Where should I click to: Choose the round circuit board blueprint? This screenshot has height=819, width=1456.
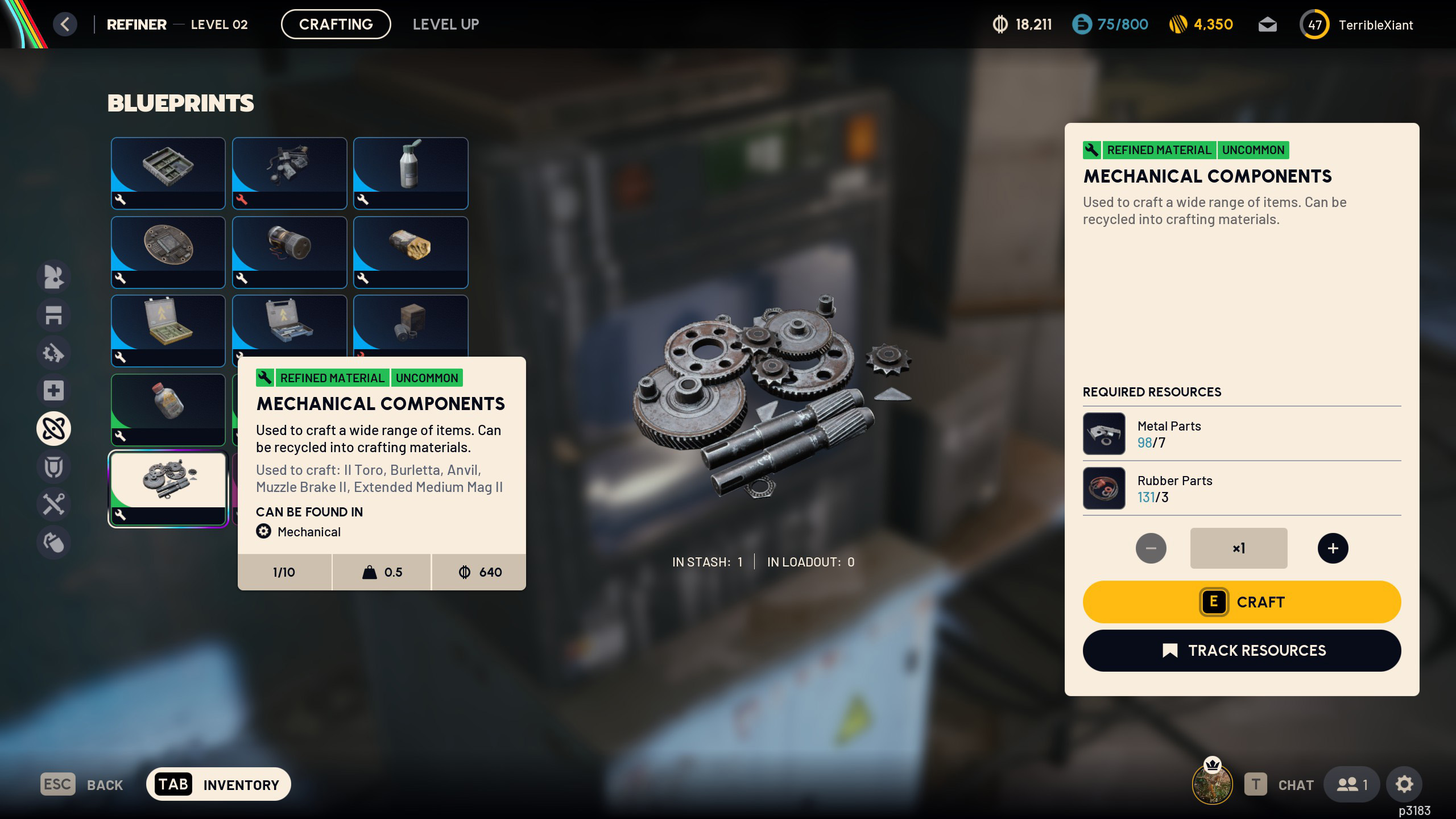168,252
